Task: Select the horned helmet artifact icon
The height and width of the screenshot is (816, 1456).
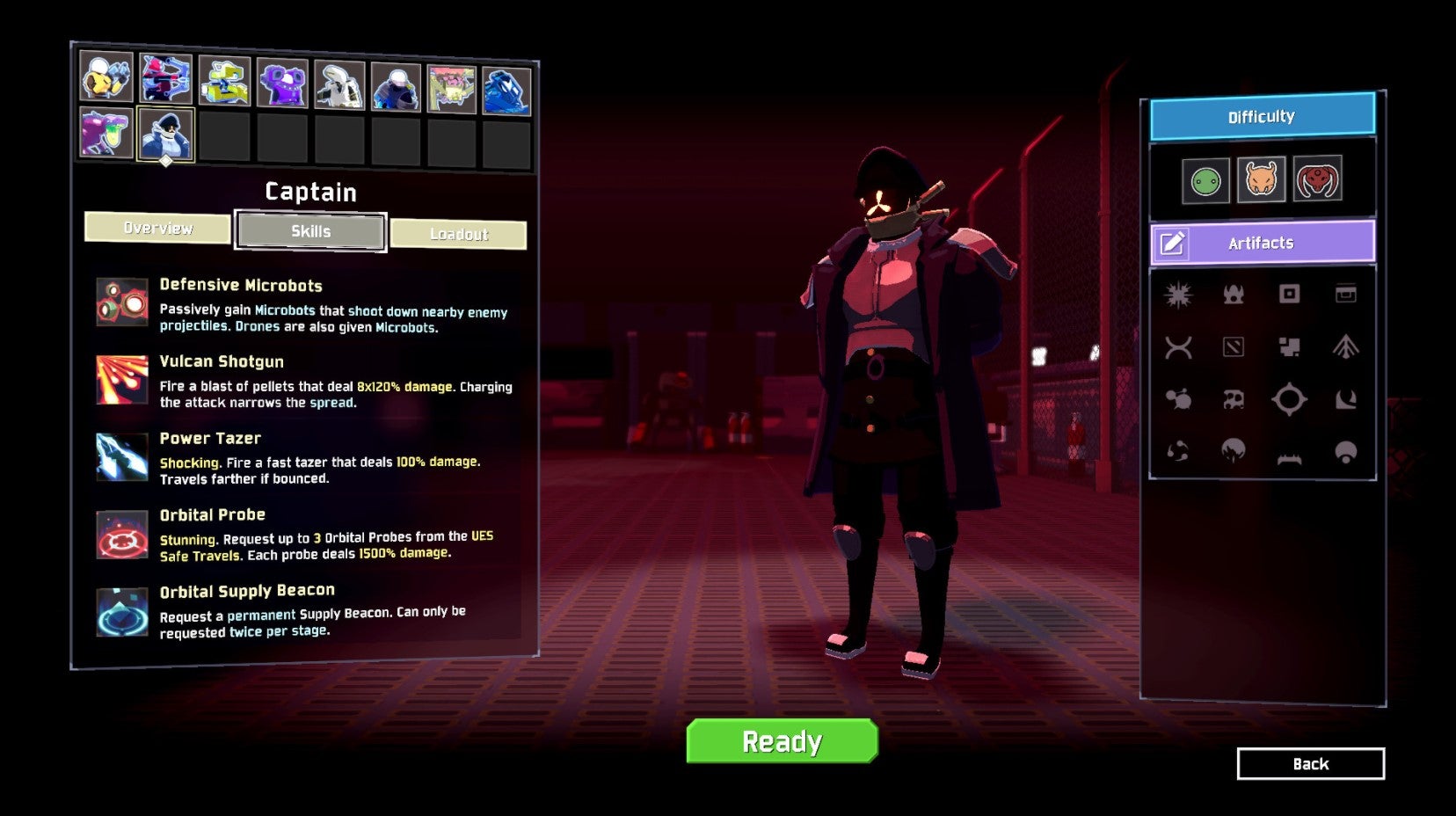Action: (1235, 295)
